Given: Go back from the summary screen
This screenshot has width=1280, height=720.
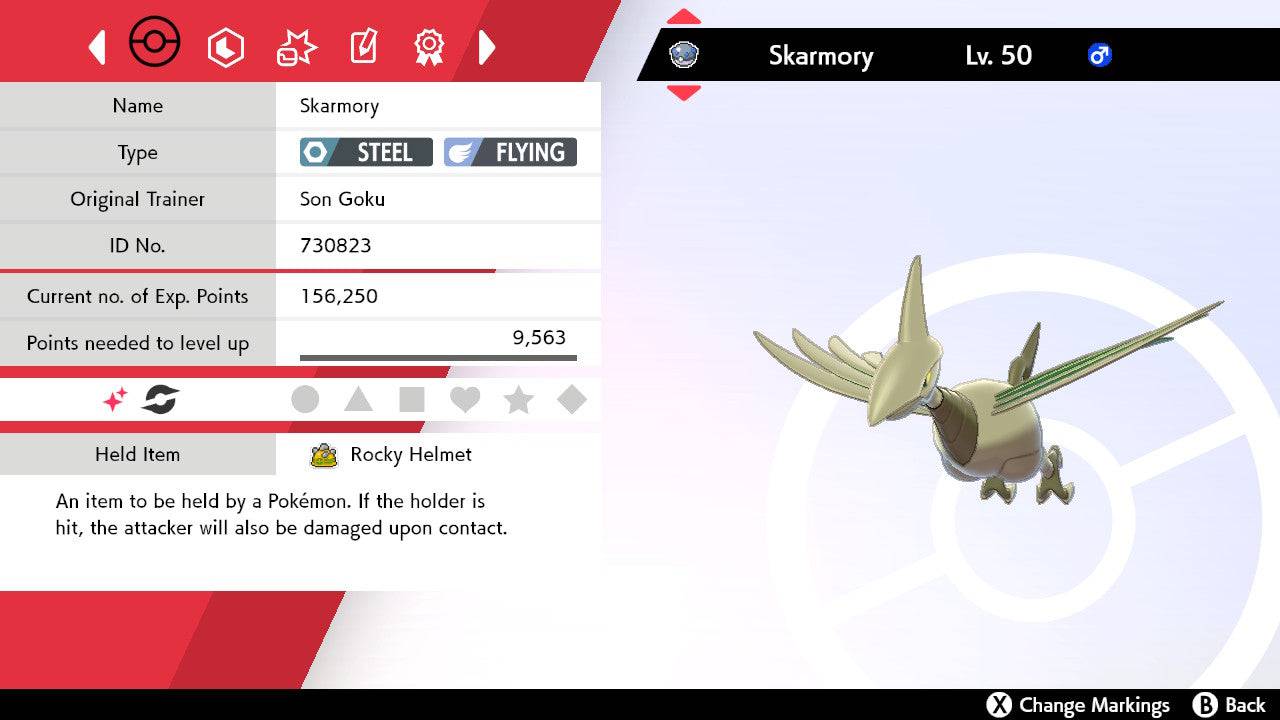Looking at the screenshot, I should (1230, 705).
